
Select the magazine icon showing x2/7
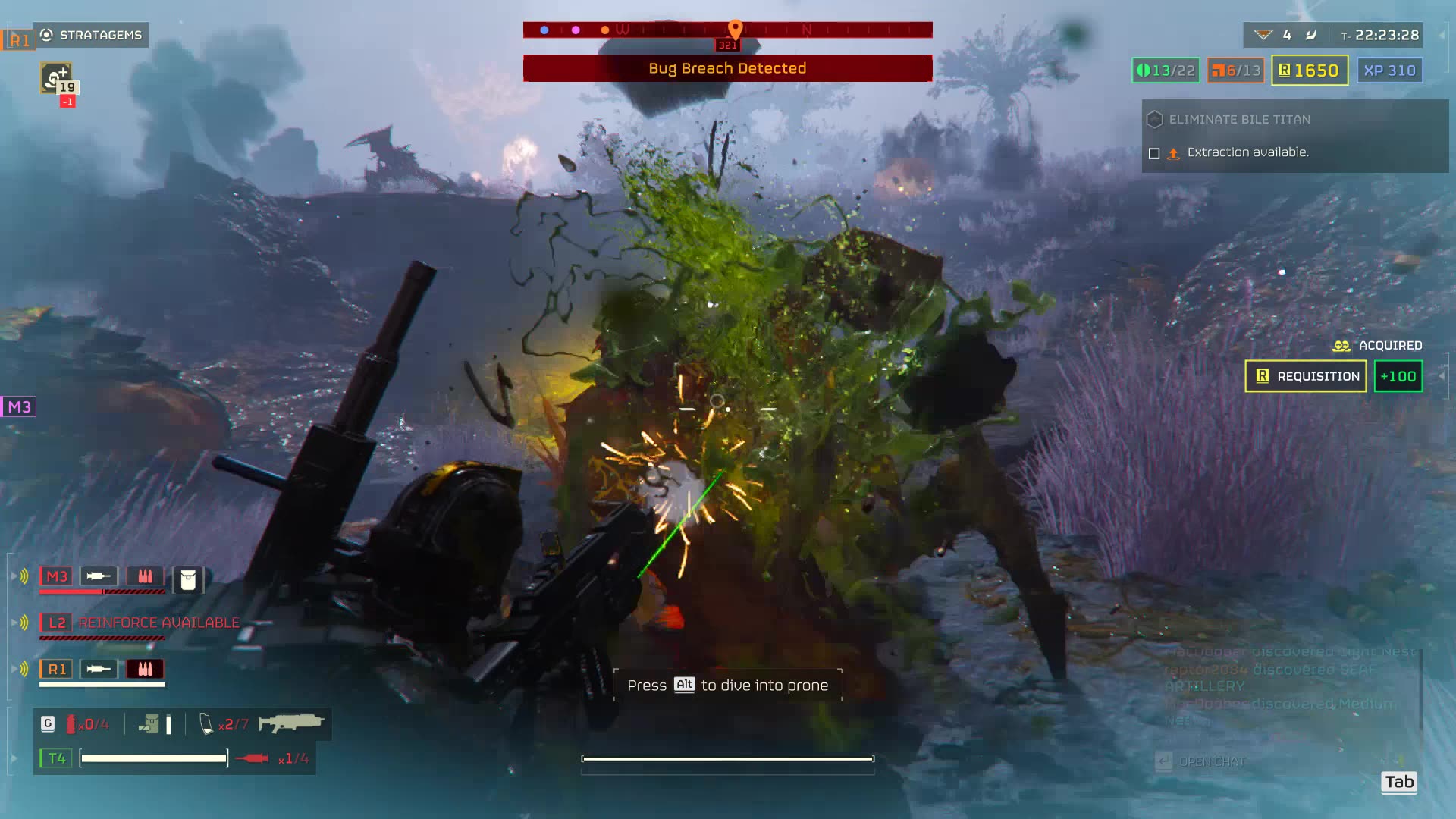coord(205,723)
